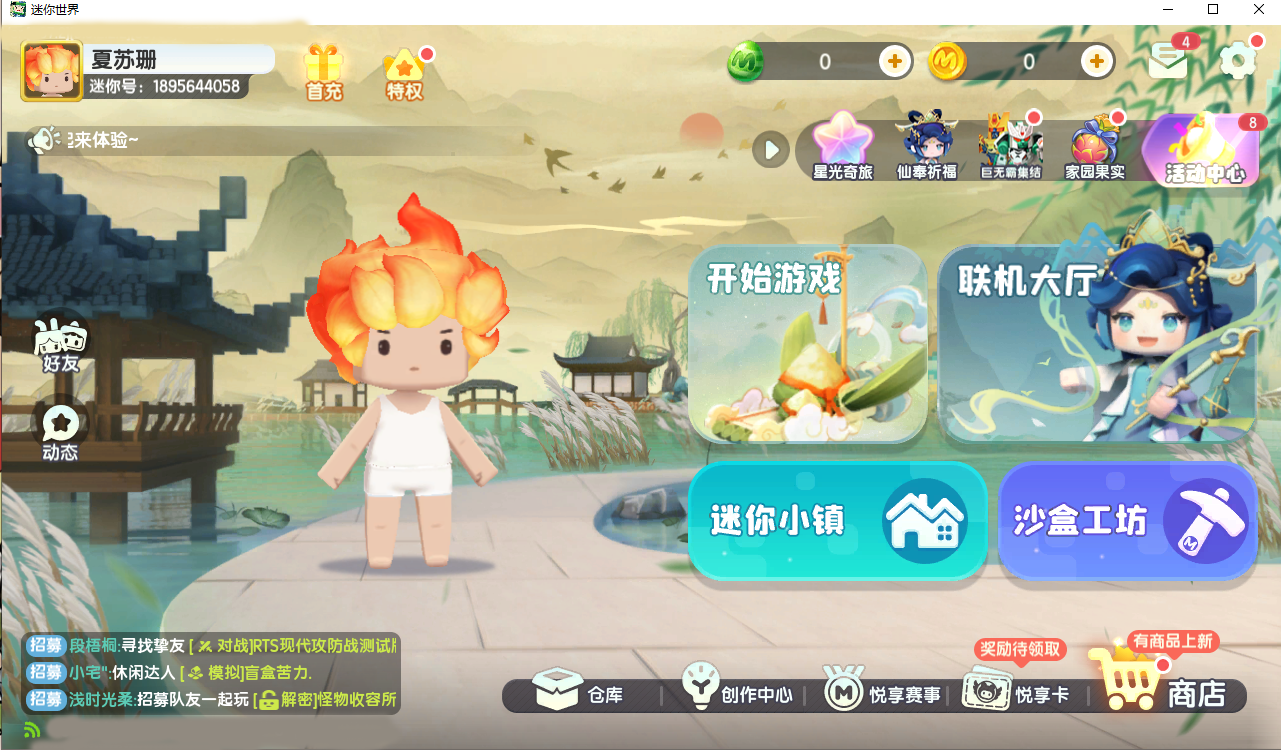The image size is (1281, 750).
Task: Open the 开始游戏 start game panel
Action: [807, 344]
